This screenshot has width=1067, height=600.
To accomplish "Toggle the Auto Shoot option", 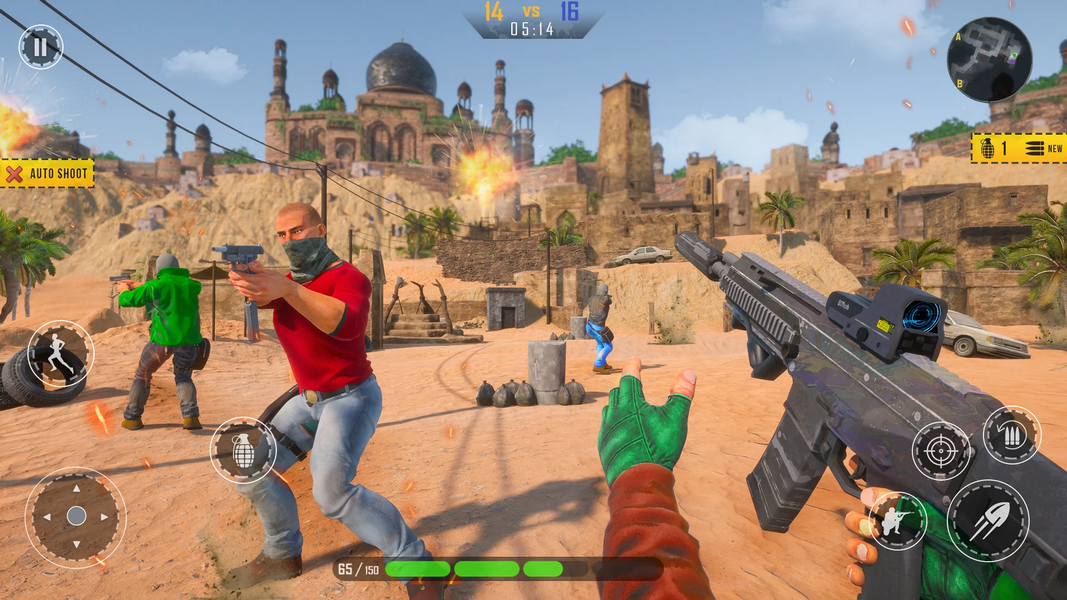I will 47,174.
